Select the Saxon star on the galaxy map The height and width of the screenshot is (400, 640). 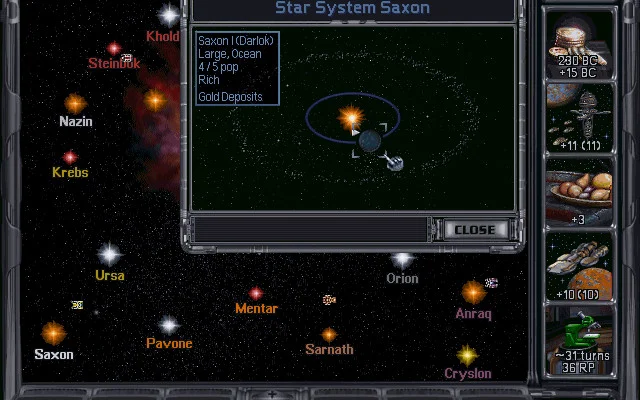tap(53, 334)
